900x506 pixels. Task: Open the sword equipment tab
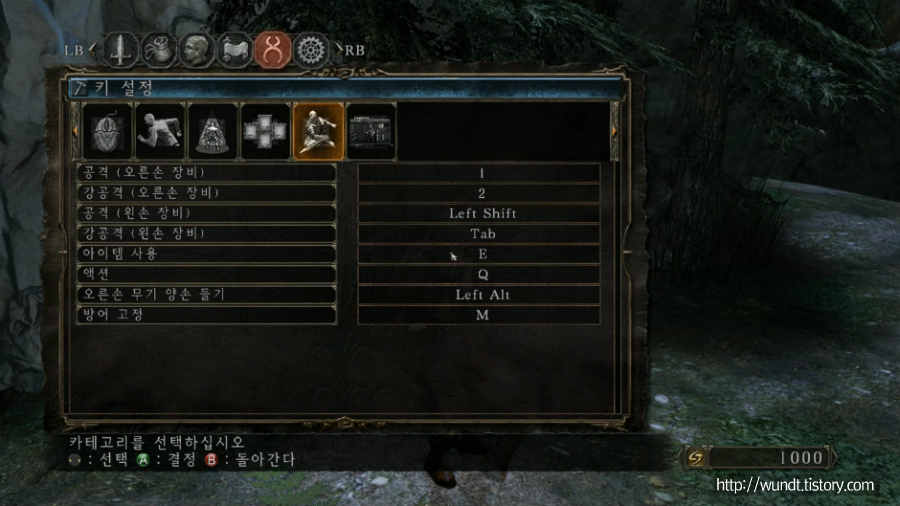[121, 49]
